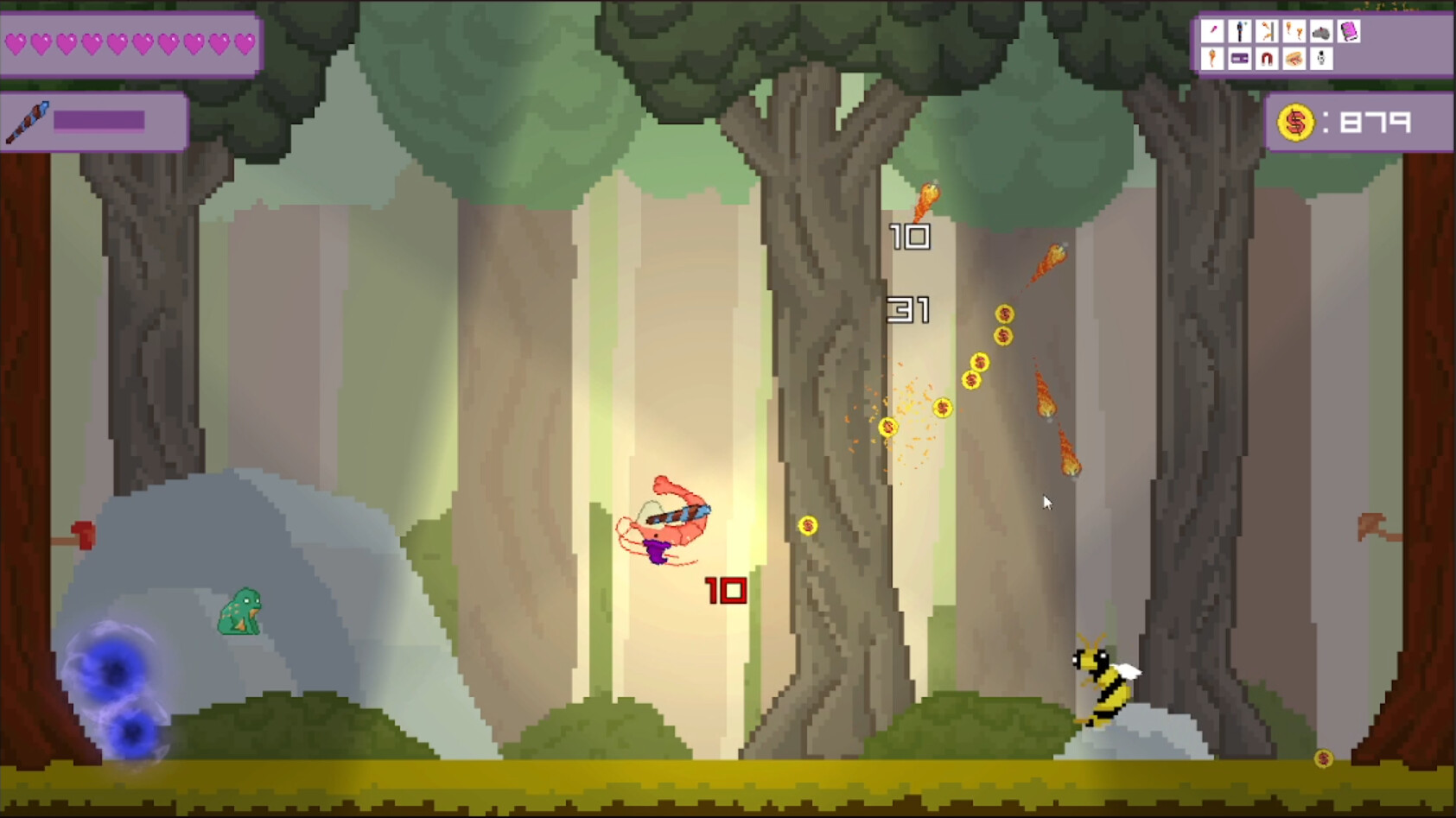
Task: Click the equipped striped wand in the weapon slot
Action: (29, 121)
